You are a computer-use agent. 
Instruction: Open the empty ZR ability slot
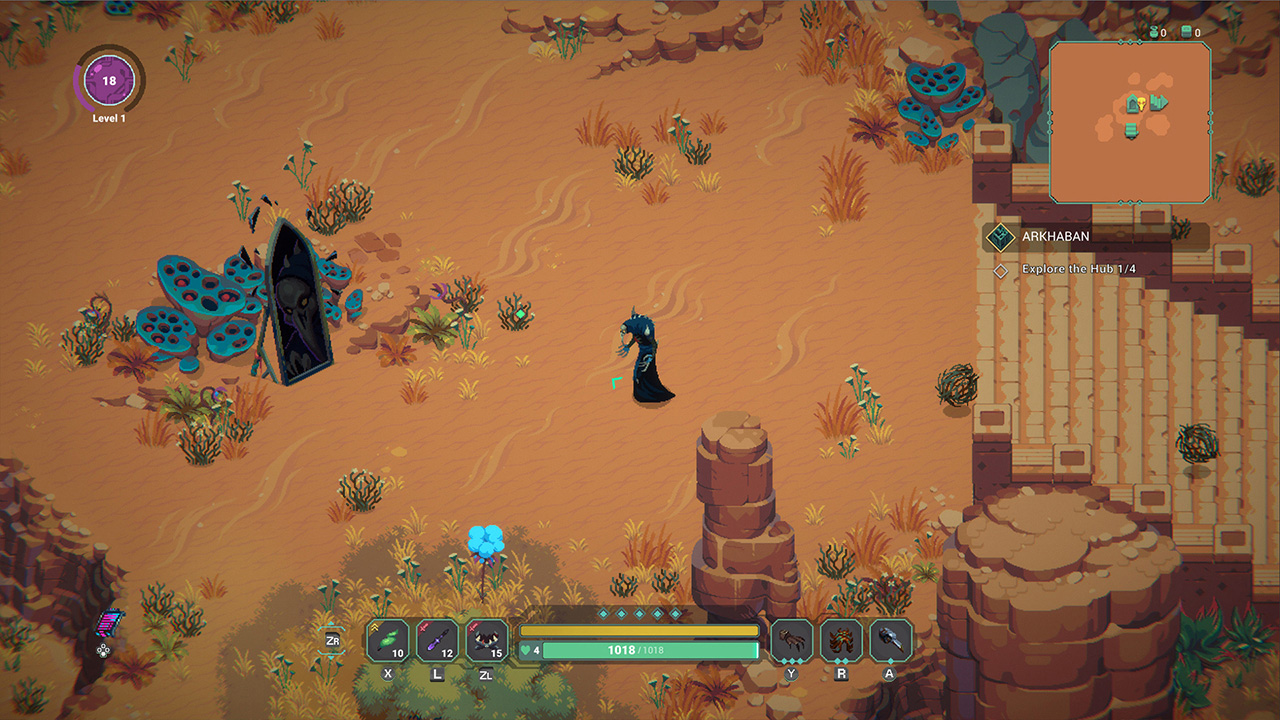(x=333, y=639)
